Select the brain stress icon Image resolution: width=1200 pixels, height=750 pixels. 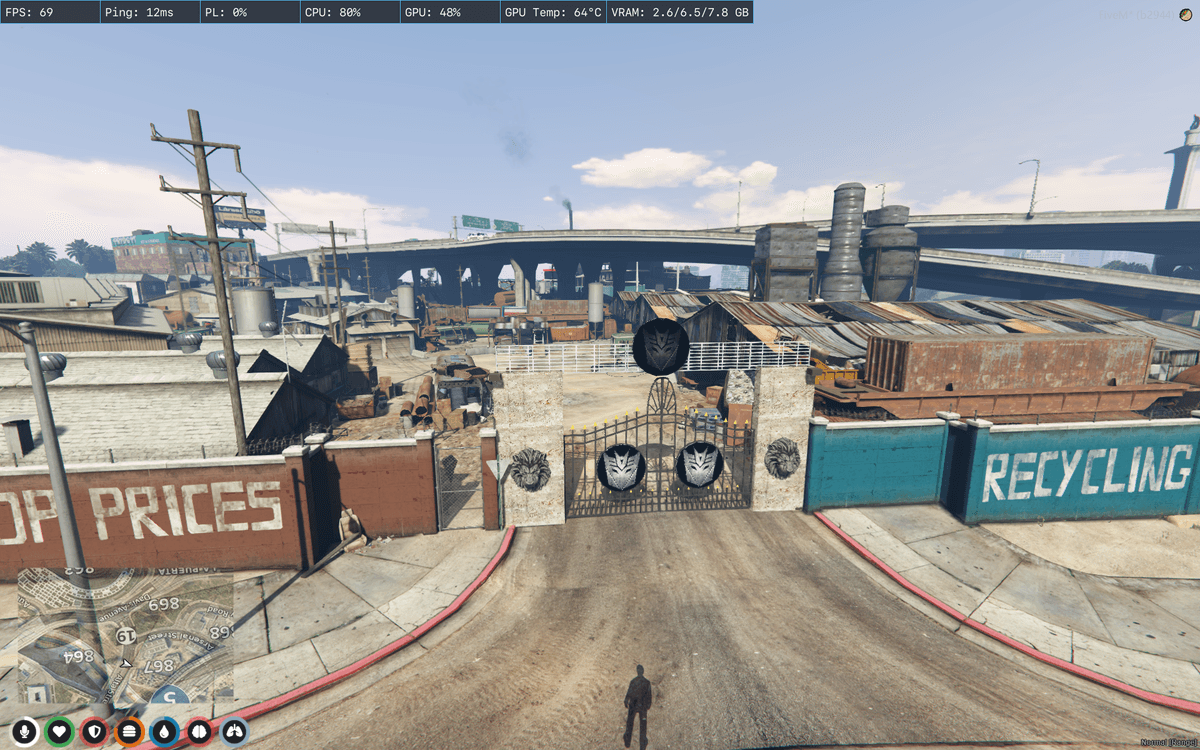pos(199,732)
